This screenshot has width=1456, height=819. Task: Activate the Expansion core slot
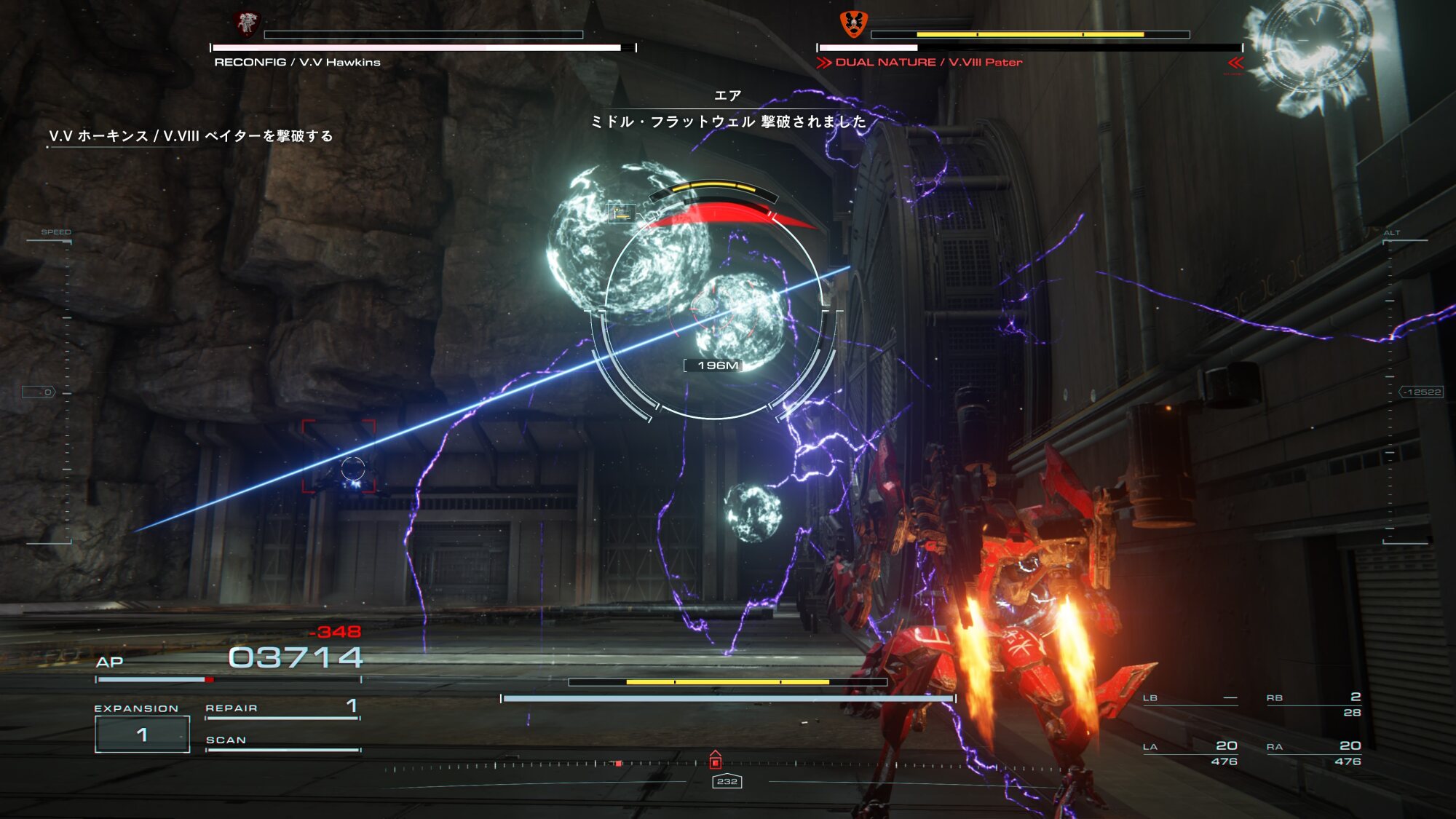click(143, 734)
